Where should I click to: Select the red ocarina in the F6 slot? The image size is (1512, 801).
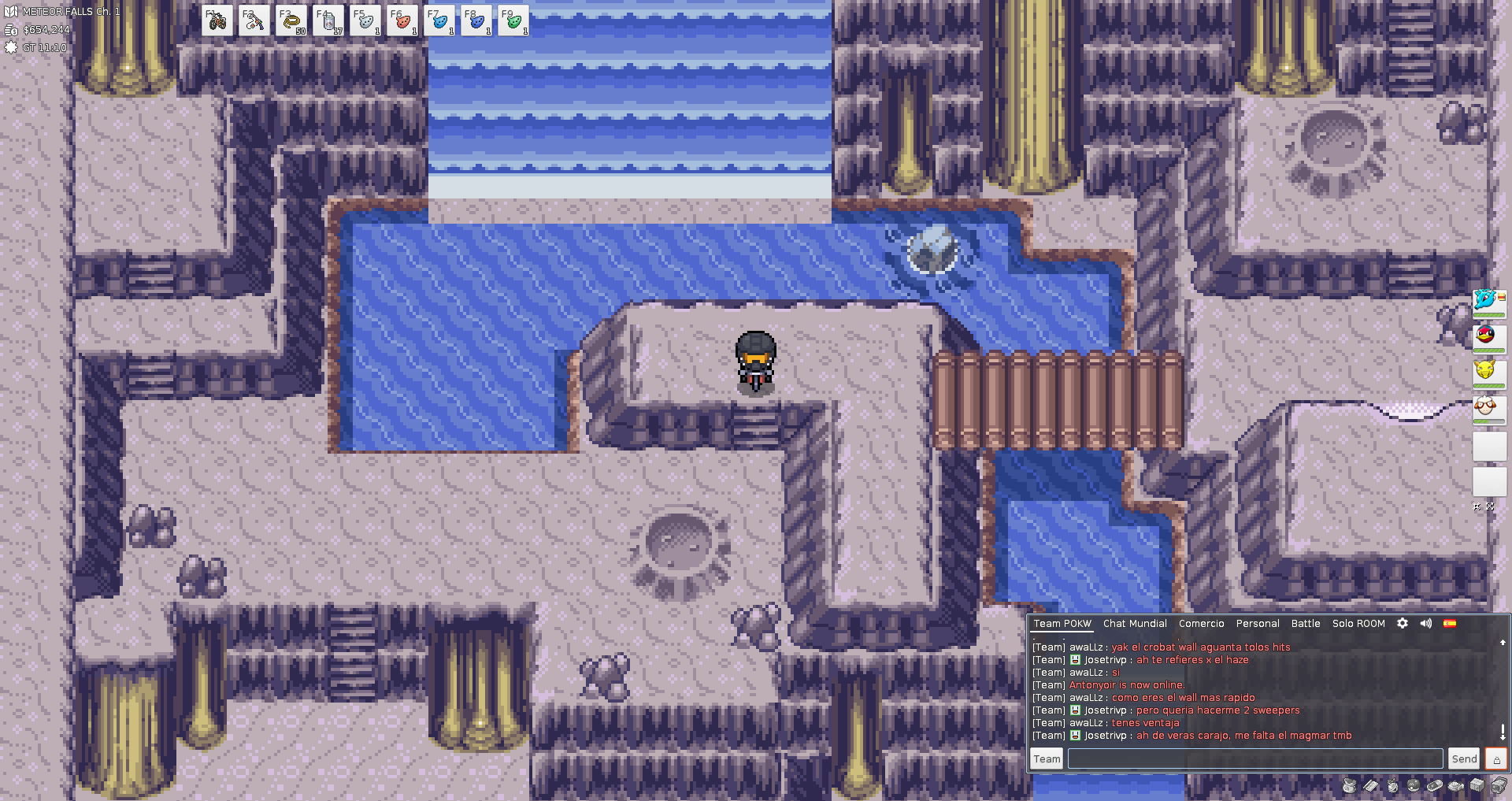(x=402, y=21)
